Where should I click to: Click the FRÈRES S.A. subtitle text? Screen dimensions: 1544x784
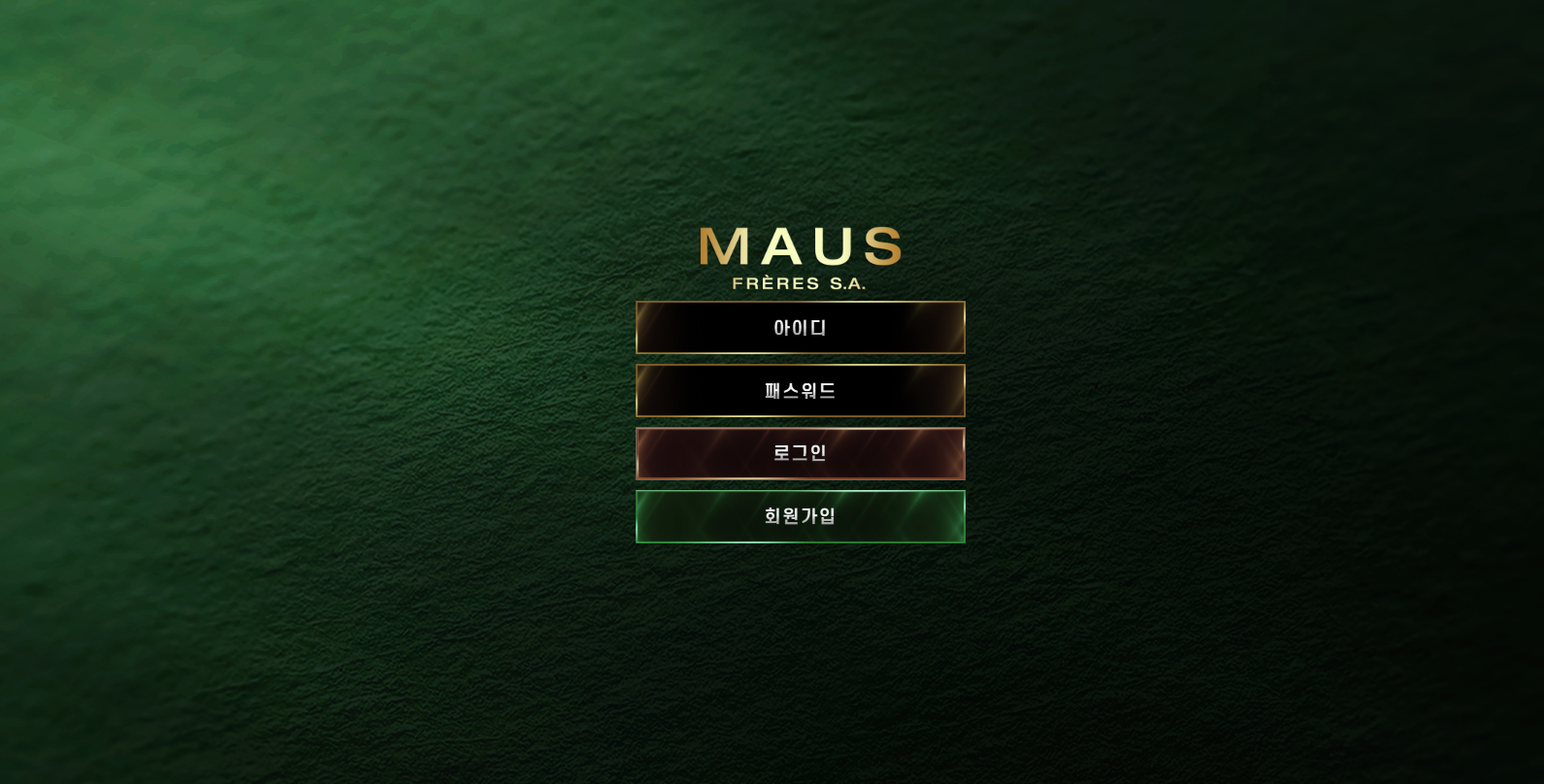tap(798, 283)
